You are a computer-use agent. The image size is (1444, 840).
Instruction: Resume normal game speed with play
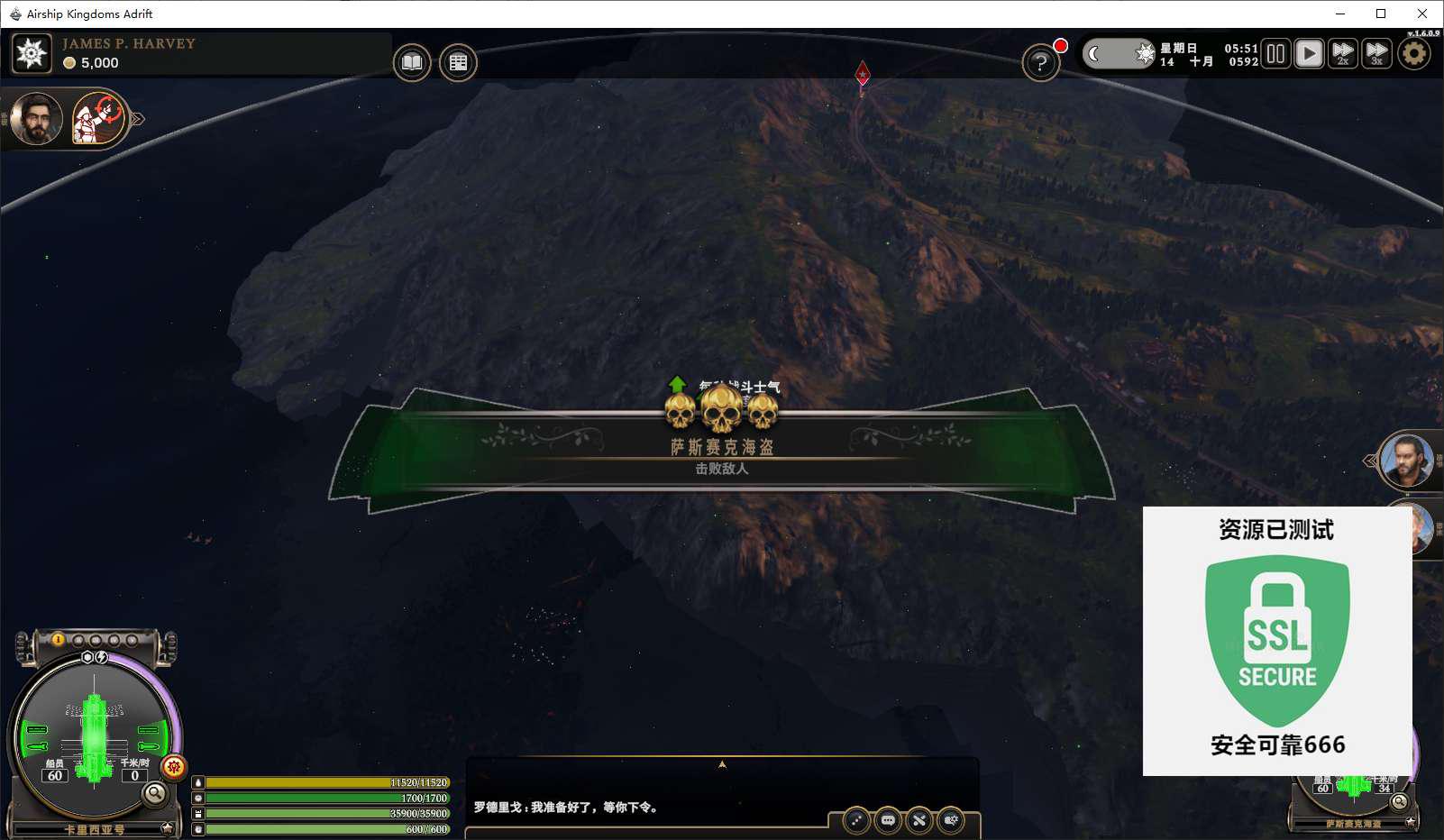[x=1309, y=54]
